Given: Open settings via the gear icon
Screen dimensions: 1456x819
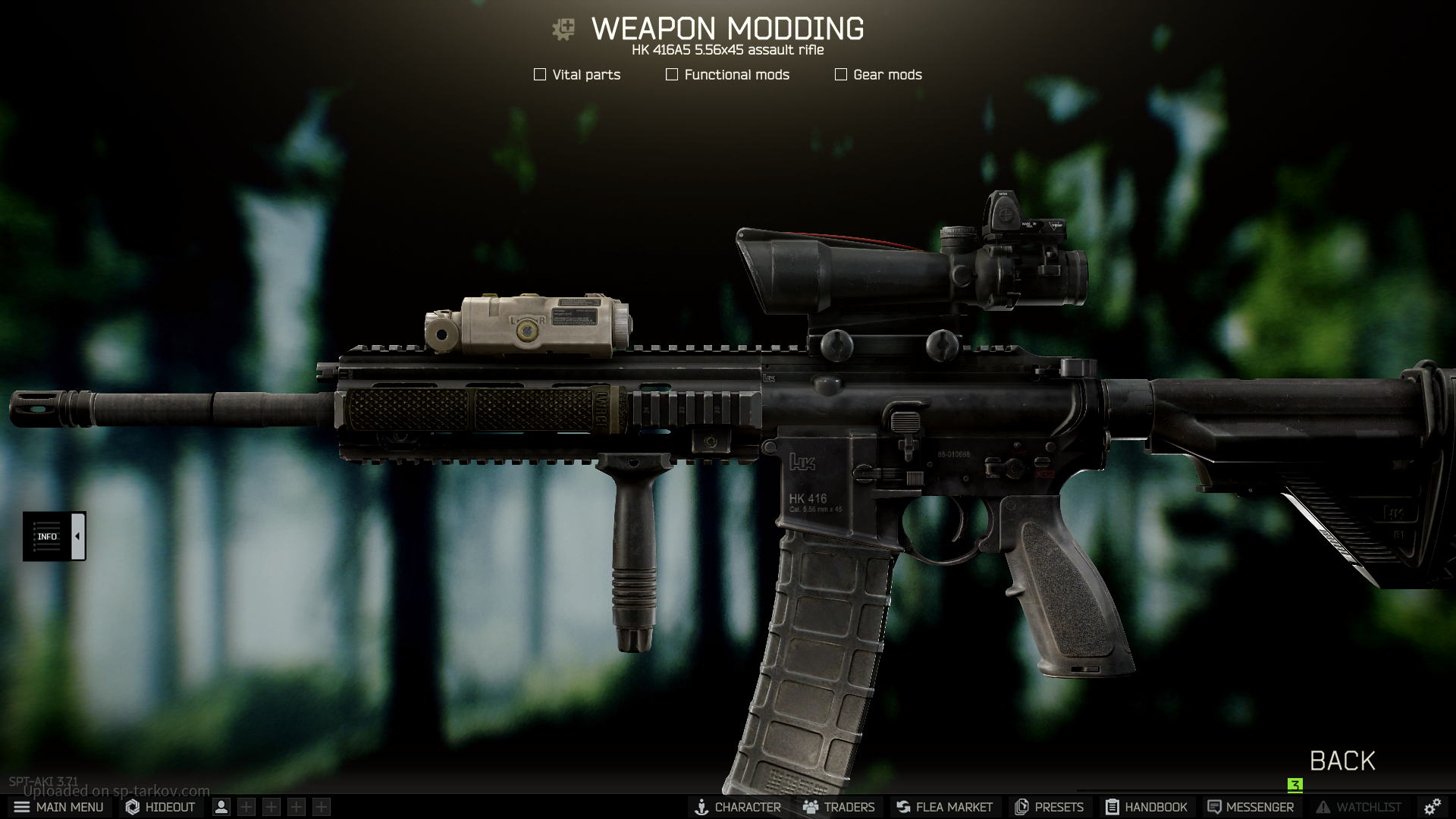Looking at the screenshot, I should [x=1432, y=807].
